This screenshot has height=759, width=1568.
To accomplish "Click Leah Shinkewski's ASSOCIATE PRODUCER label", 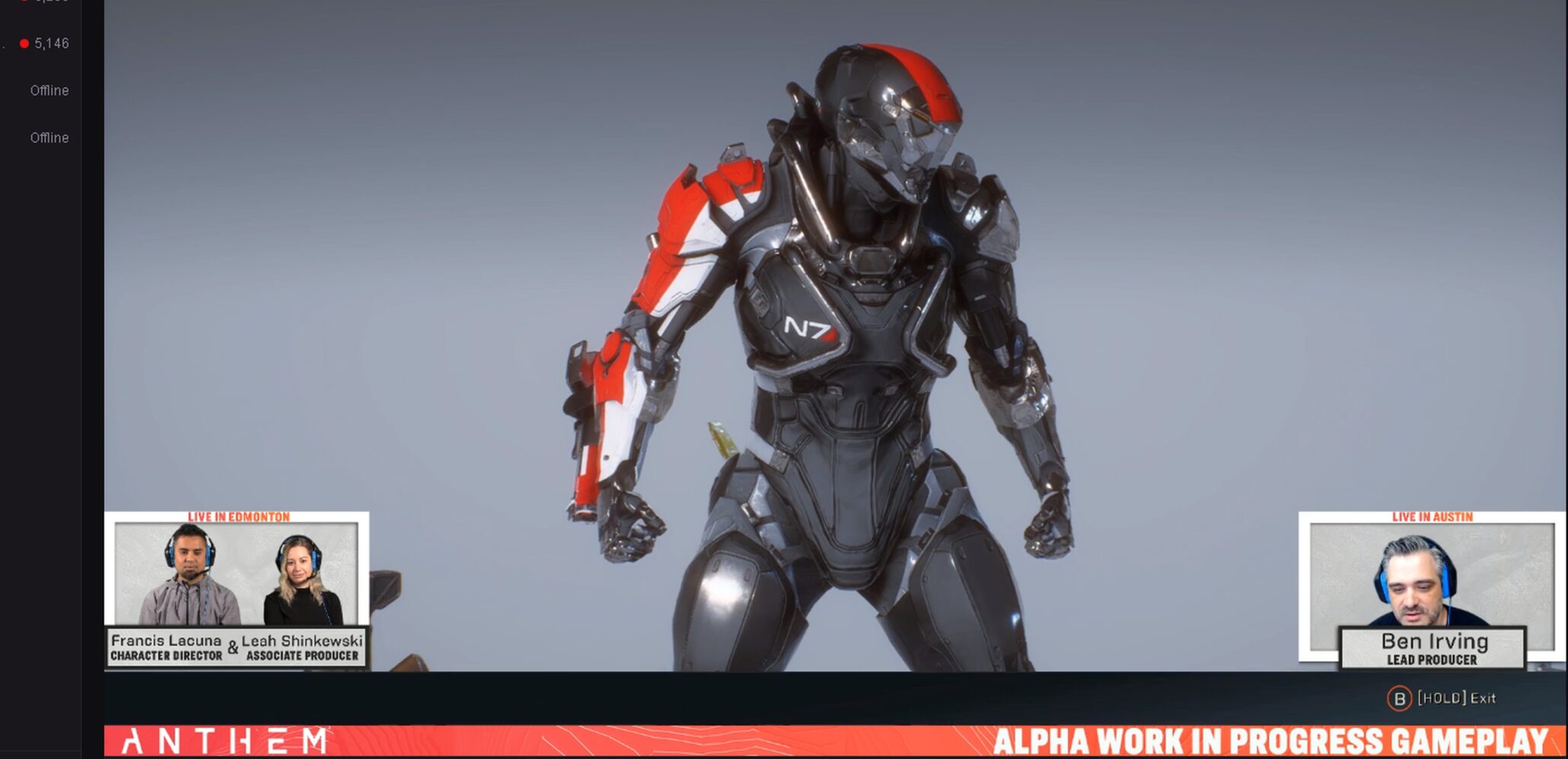I will pyautogui.click(x=303, y=655).
